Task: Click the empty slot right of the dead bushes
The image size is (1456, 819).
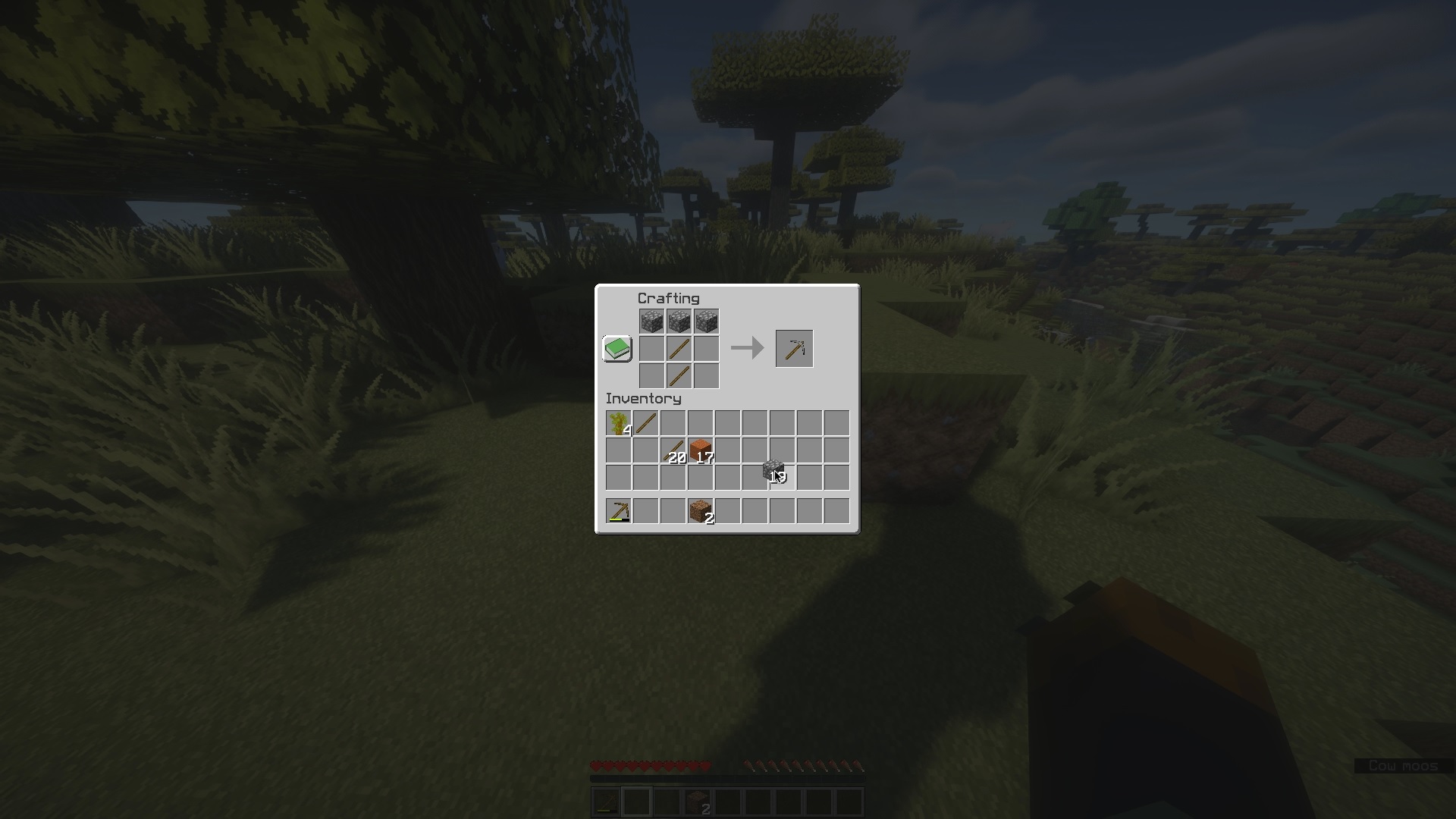Action: coord(672,423)
